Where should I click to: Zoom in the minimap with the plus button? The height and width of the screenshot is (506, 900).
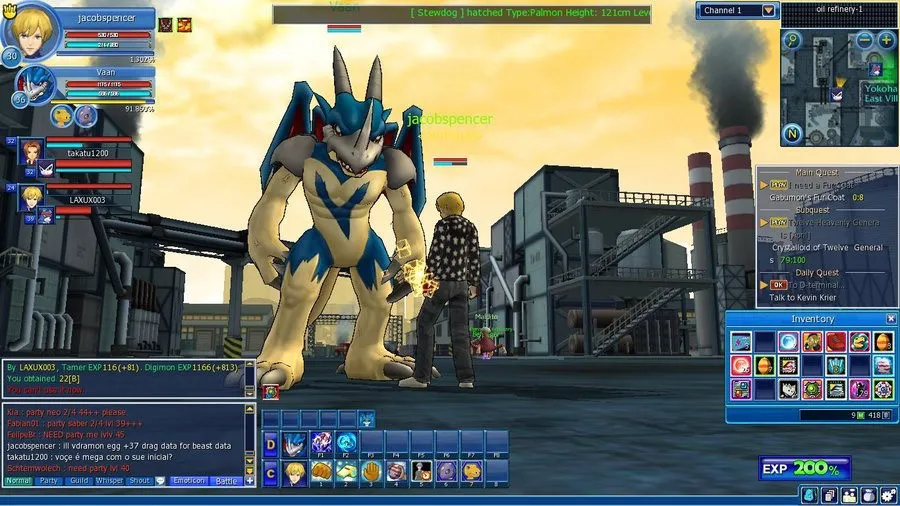pos(886,41)
